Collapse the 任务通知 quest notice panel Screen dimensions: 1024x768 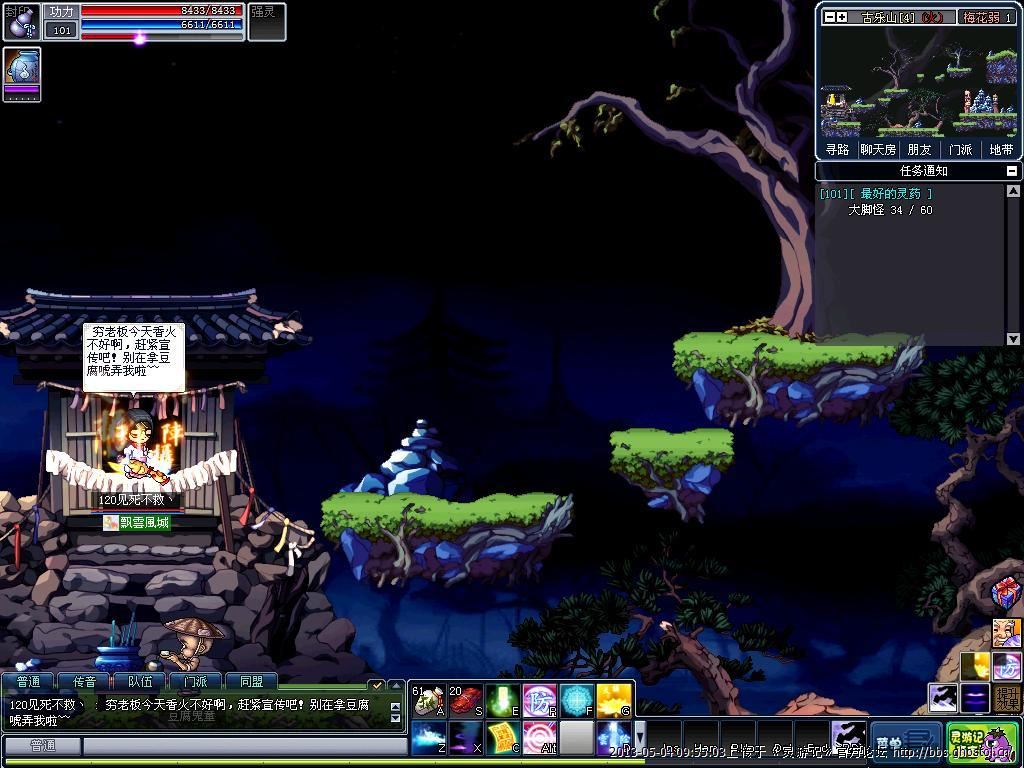coord(1013,171)
